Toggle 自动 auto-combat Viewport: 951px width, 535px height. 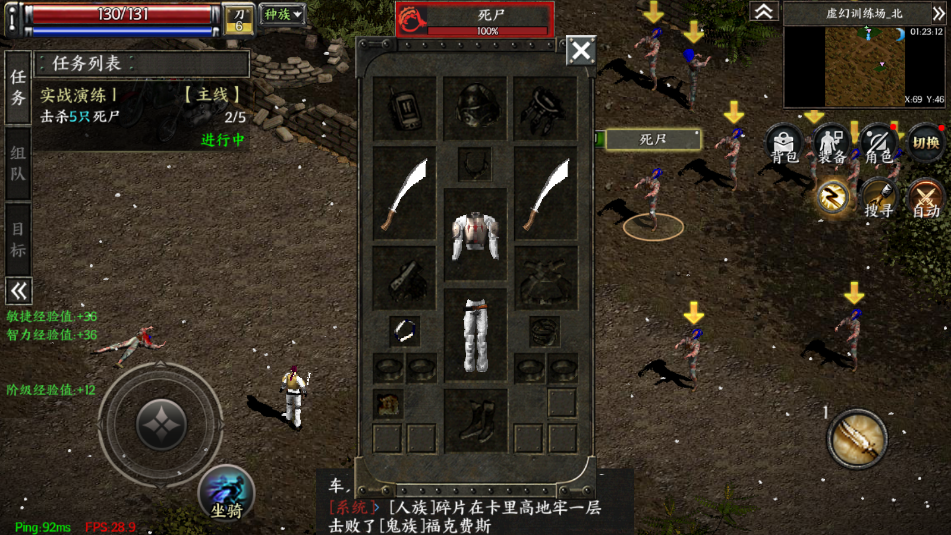[x=926, y=197]
